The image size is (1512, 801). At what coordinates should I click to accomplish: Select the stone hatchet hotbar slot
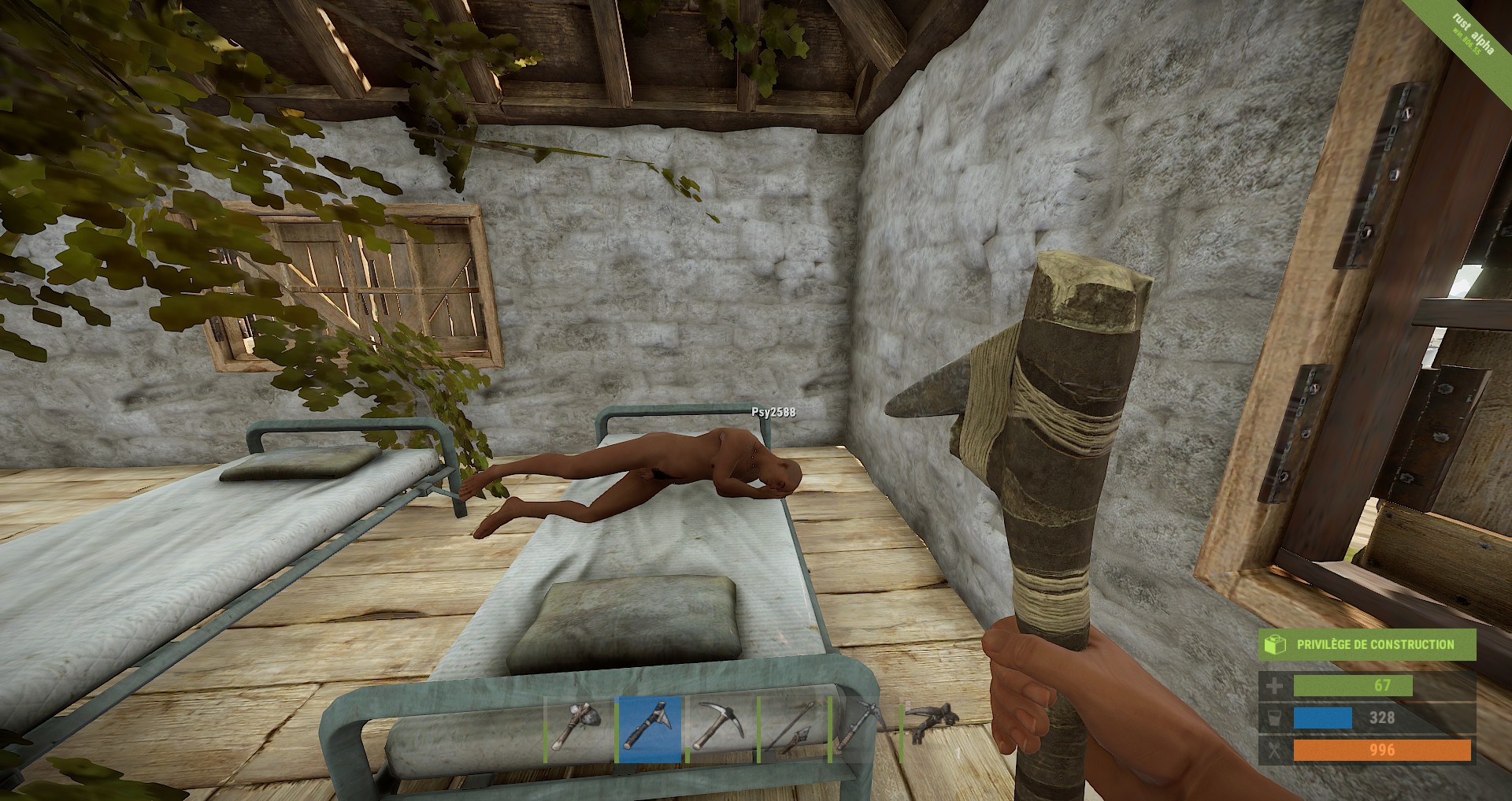click(578, 729)
